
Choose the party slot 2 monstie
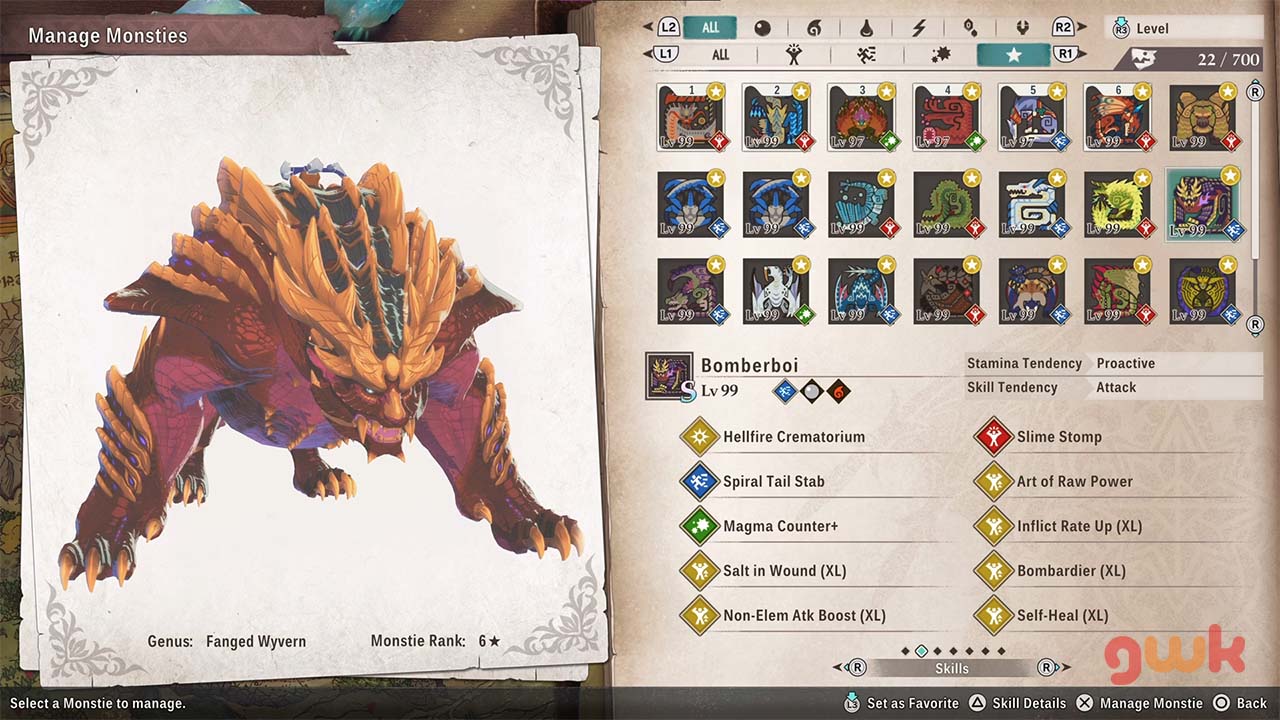pos(776,117)
